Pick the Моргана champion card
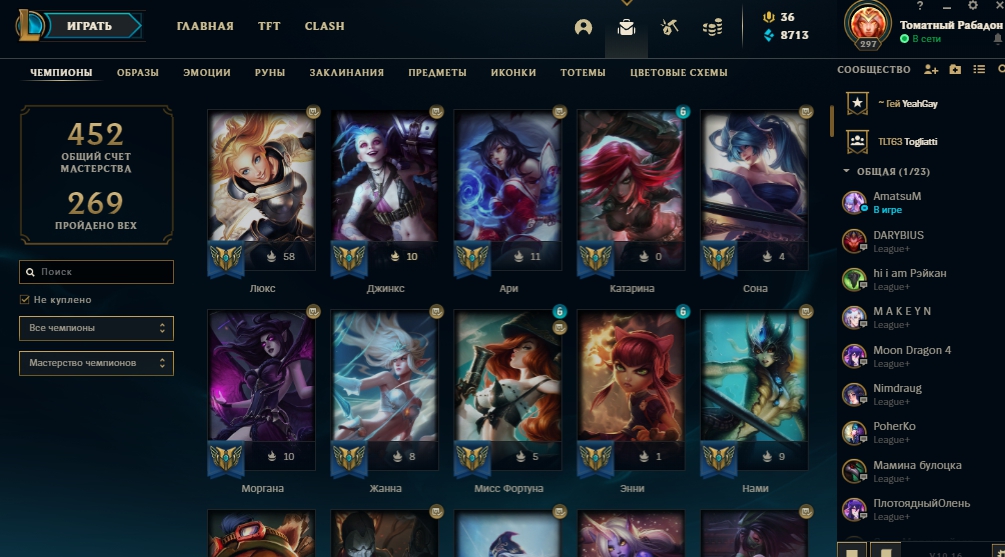The width and height of the screenshot is (1005, 557). (262, 390)
